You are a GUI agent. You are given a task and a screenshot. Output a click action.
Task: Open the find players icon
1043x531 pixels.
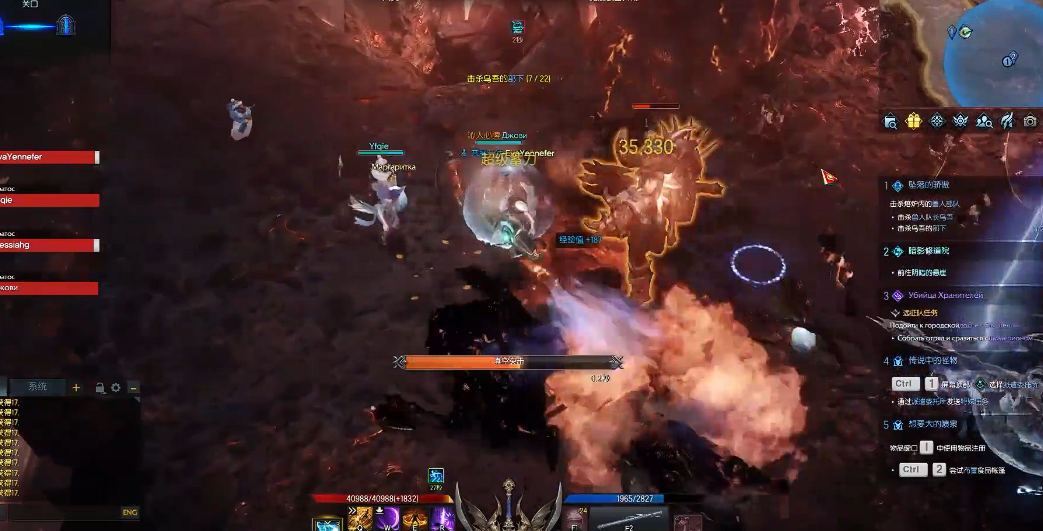click(x=984, y=121)
